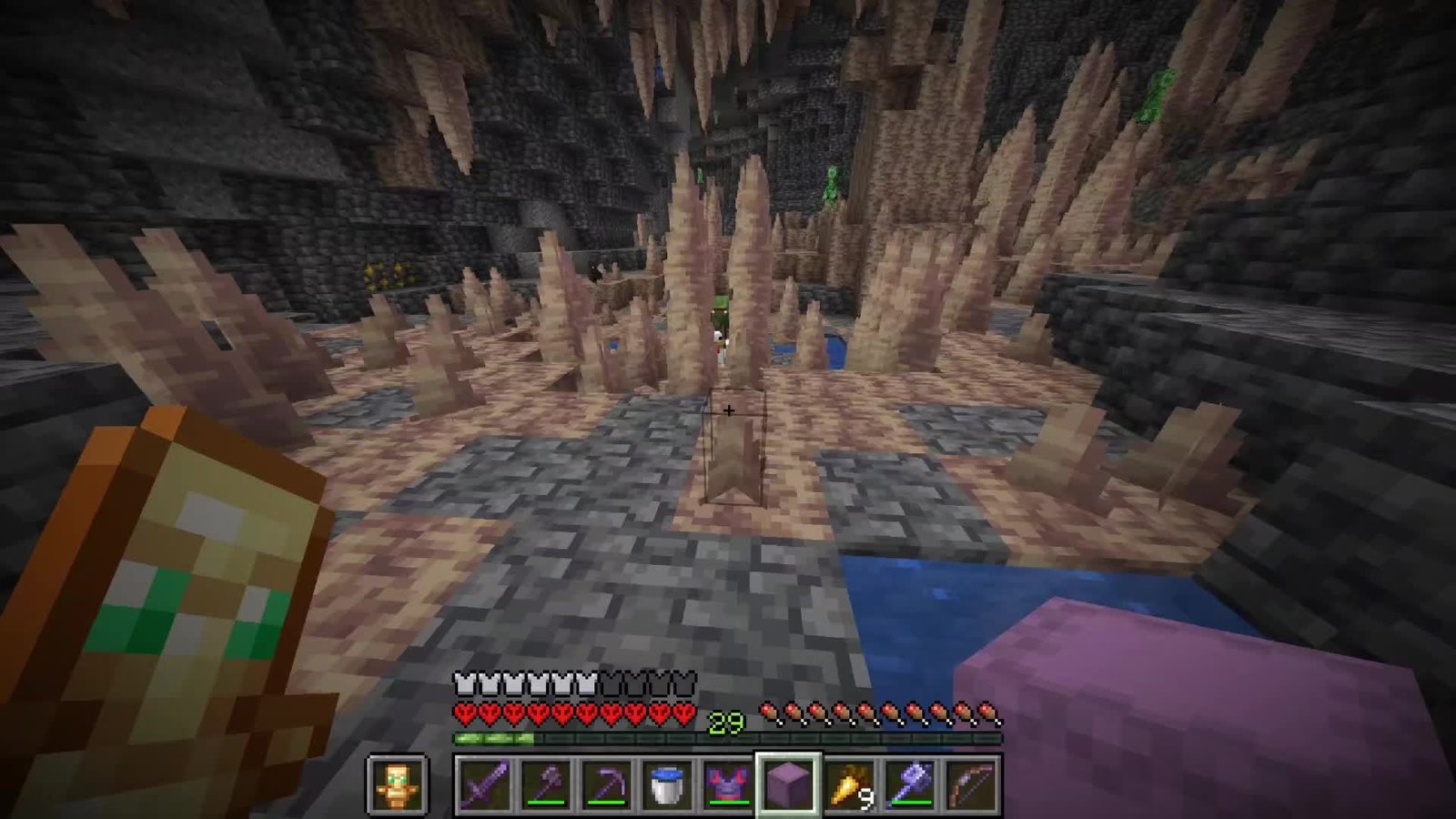This screenshot has width=1456, height=819.
Task: Switch to the bow hotbar slot
Action: (971, 784)
